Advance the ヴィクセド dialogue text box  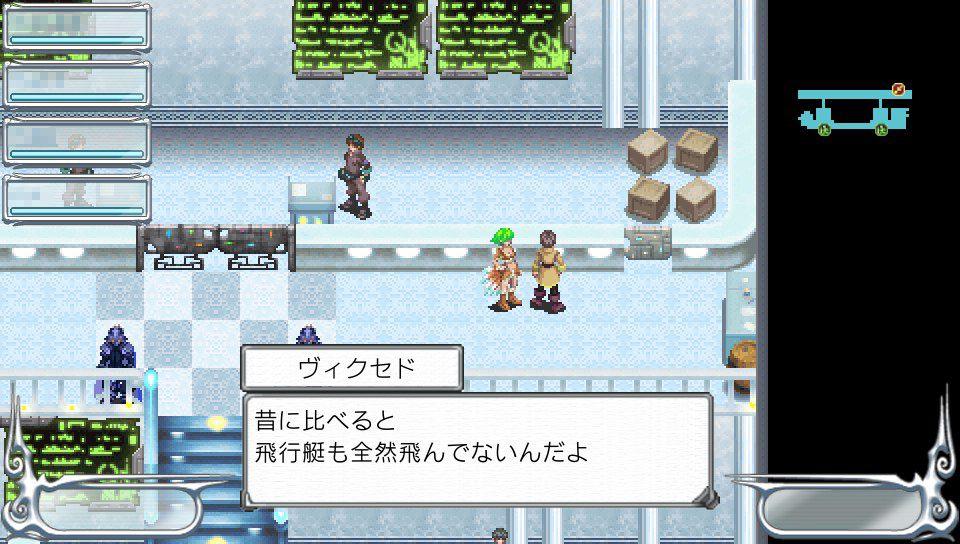click(477, 448)
